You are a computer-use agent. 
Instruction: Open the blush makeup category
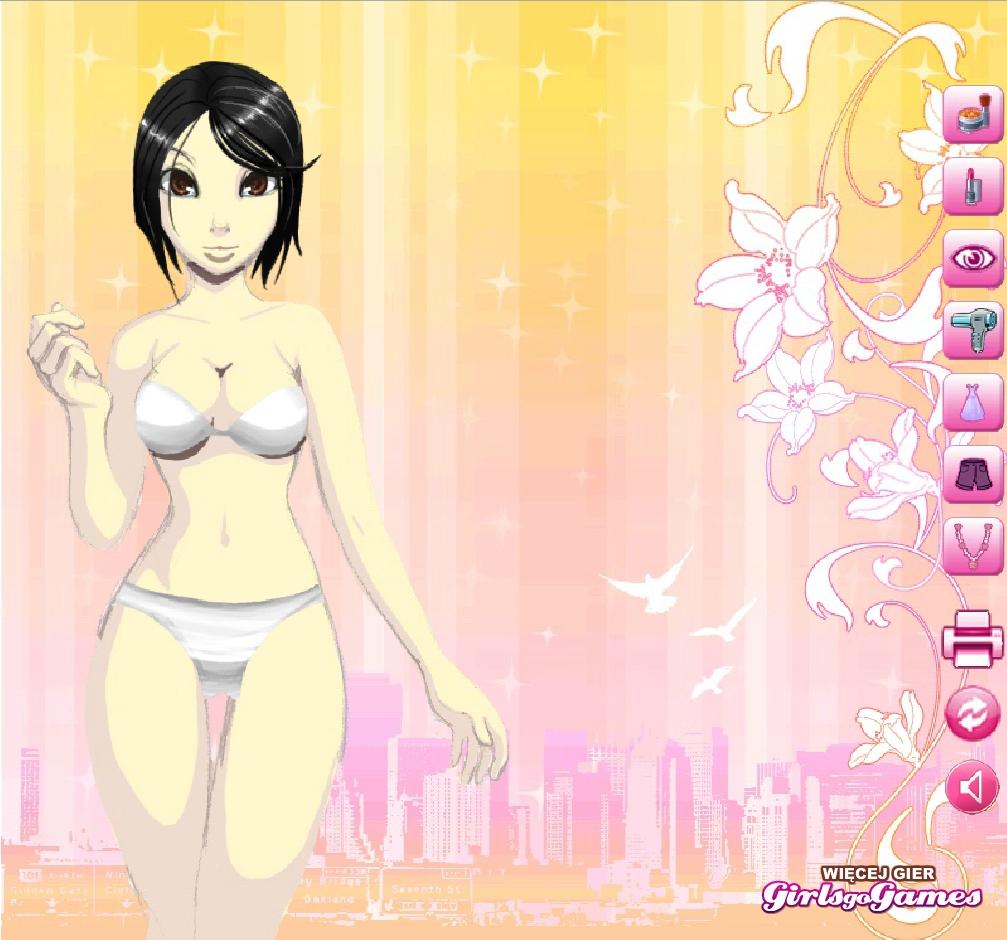point(972,115)
